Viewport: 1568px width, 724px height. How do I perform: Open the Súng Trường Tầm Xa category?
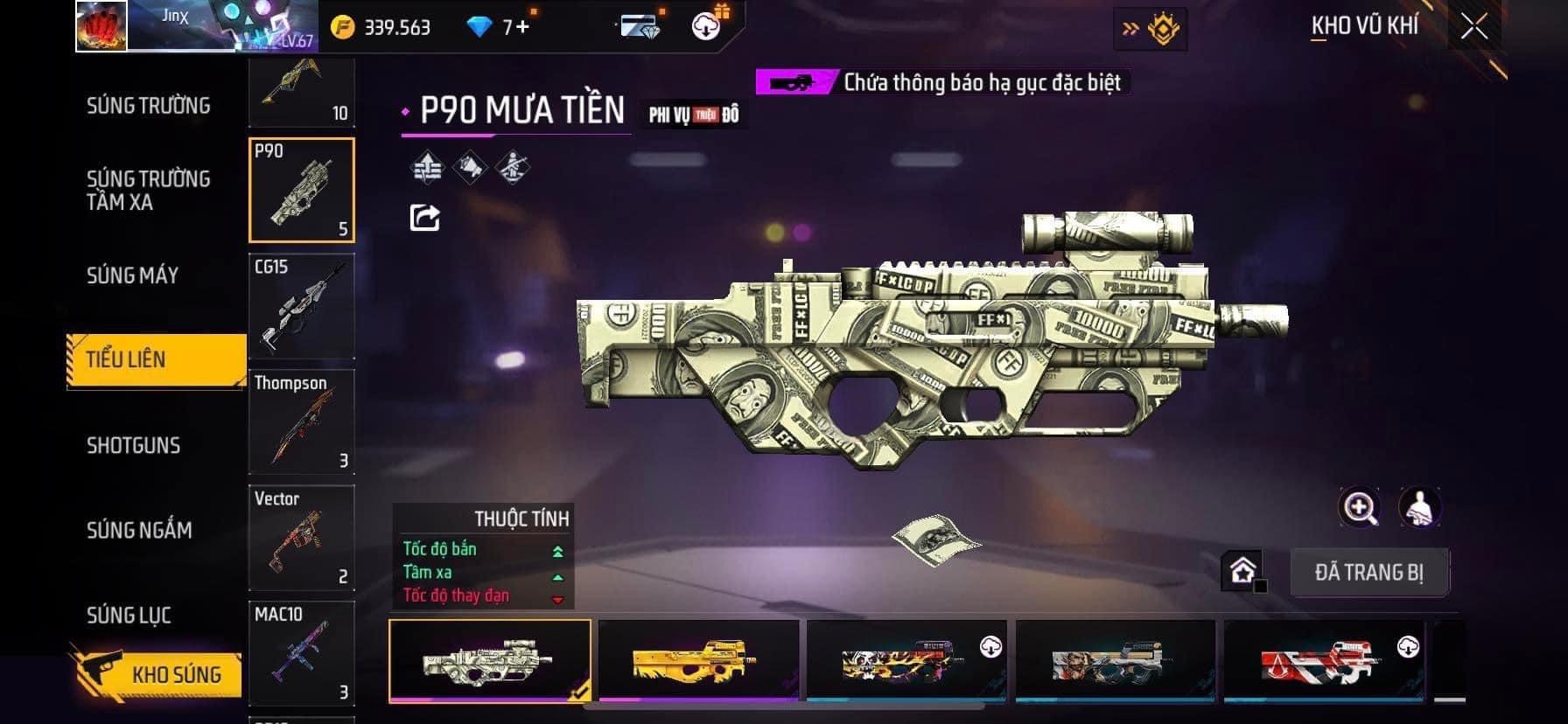point(148,191)
